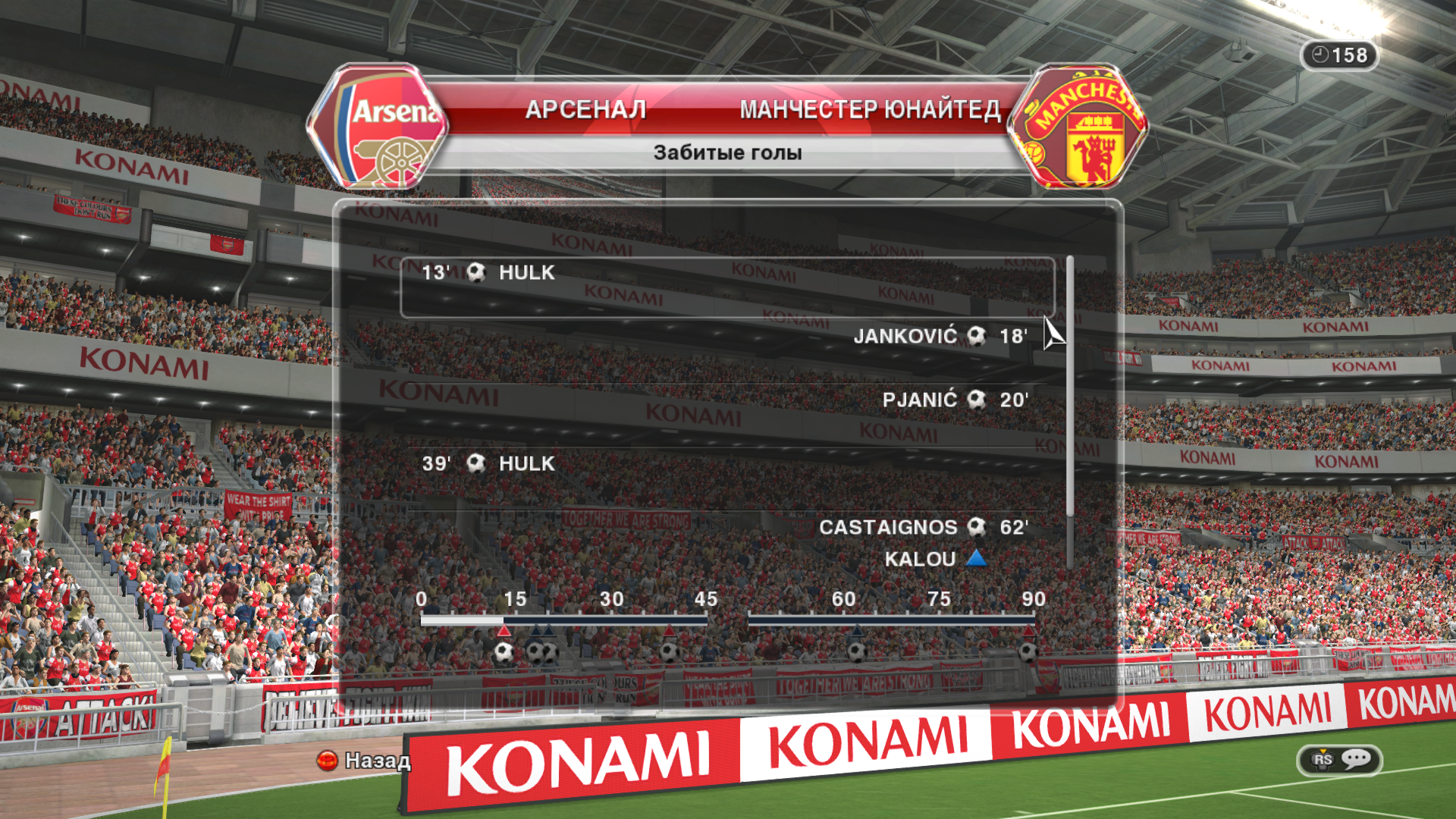
Task: Pick the 39' HULK goal row
Action: pos(489,463)
